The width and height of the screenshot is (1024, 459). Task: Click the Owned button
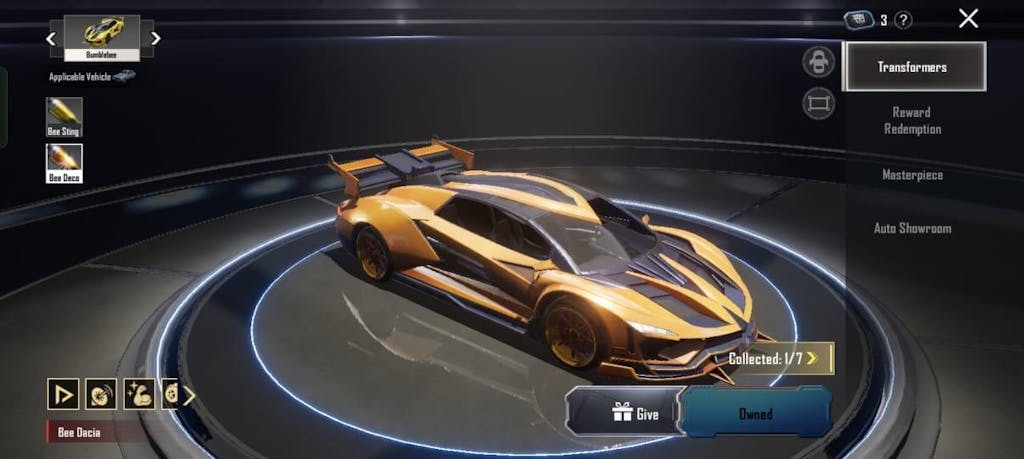pyautogui.click(x=756, y=413)
